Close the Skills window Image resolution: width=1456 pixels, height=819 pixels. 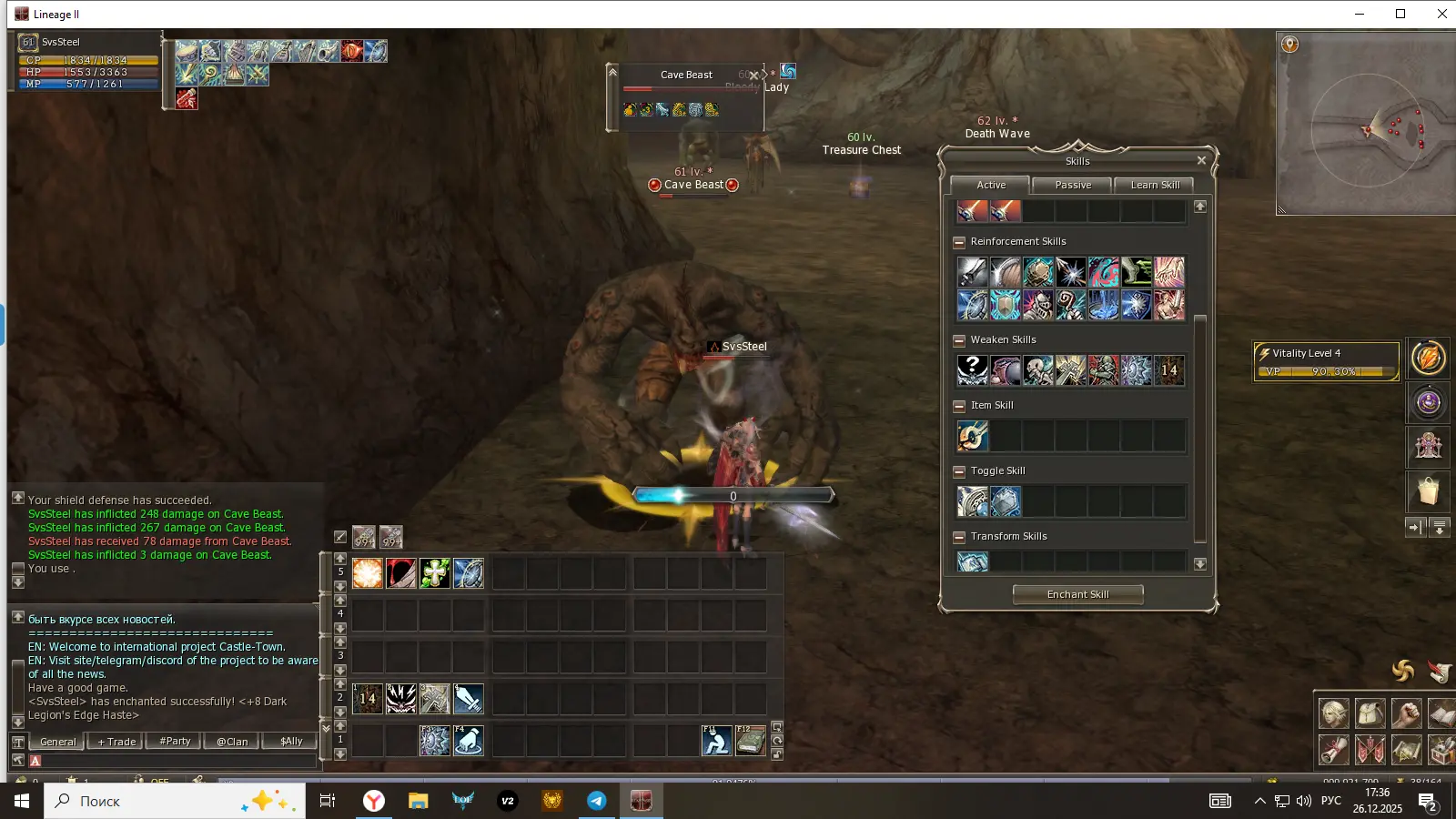(1201, 161)
